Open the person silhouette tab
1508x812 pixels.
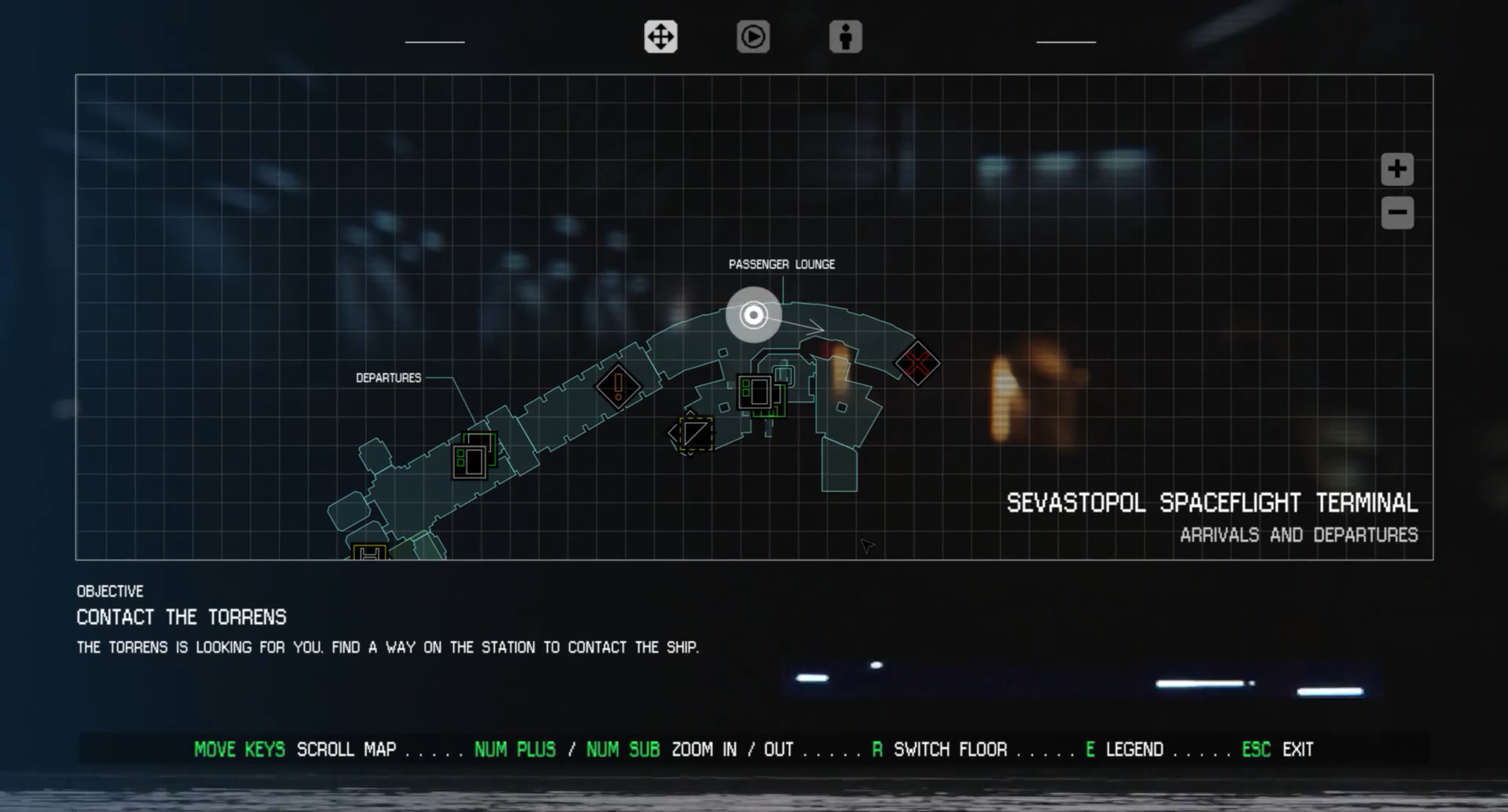coord(845,37)
